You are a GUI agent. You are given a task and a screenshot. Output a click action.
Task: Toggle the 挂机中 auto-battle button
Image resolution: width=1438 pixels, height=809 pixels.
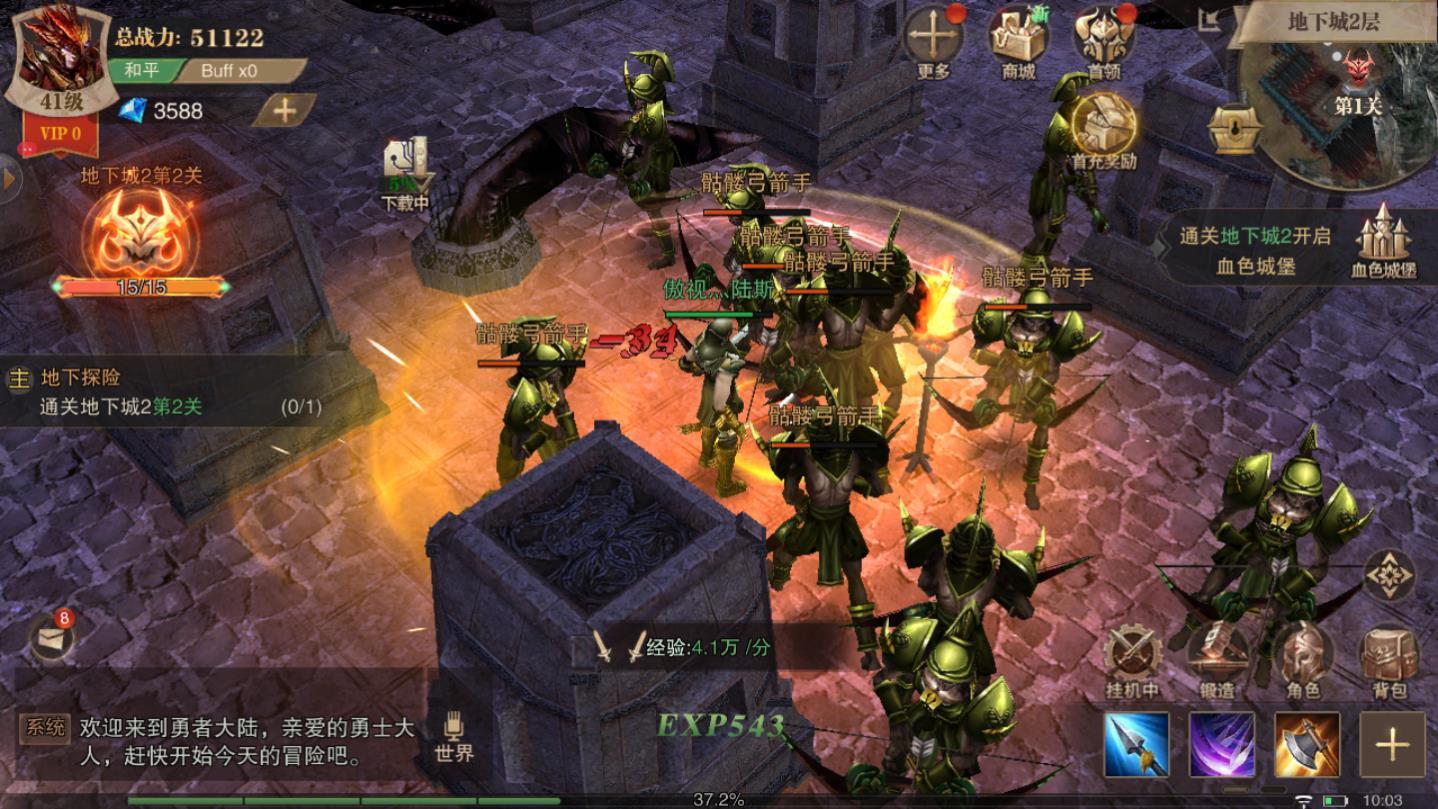pos(1132,658)
